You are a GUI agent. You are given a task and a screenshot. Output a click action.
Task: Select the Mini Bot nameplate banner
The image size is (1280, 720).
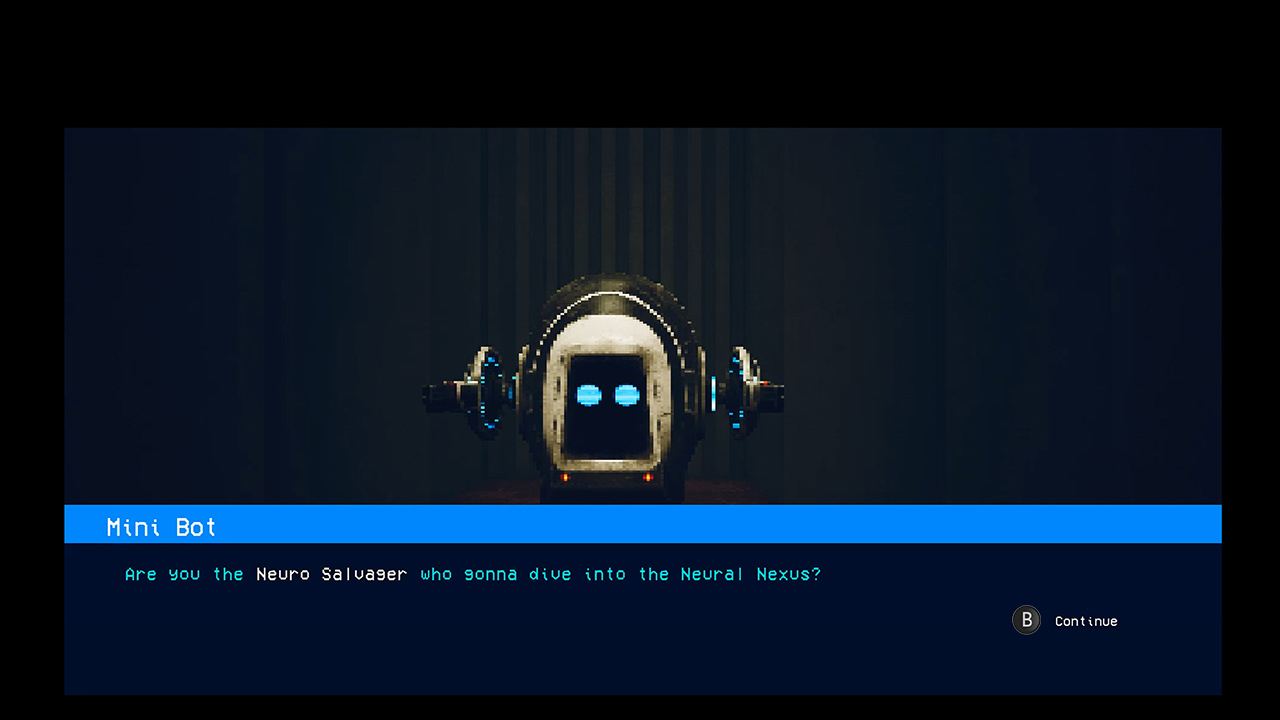coord(161,527)
